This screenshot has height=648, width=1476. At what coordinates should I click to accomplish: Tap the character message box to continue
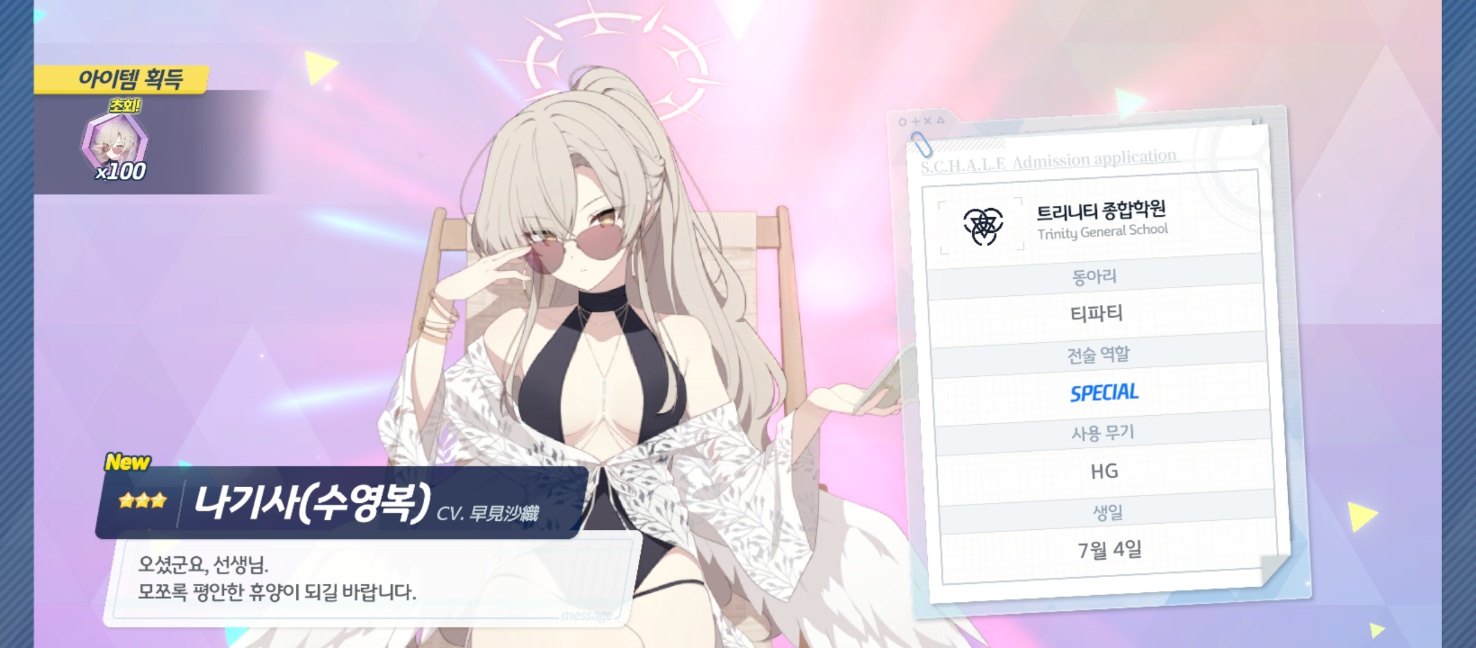coord(370,579)
